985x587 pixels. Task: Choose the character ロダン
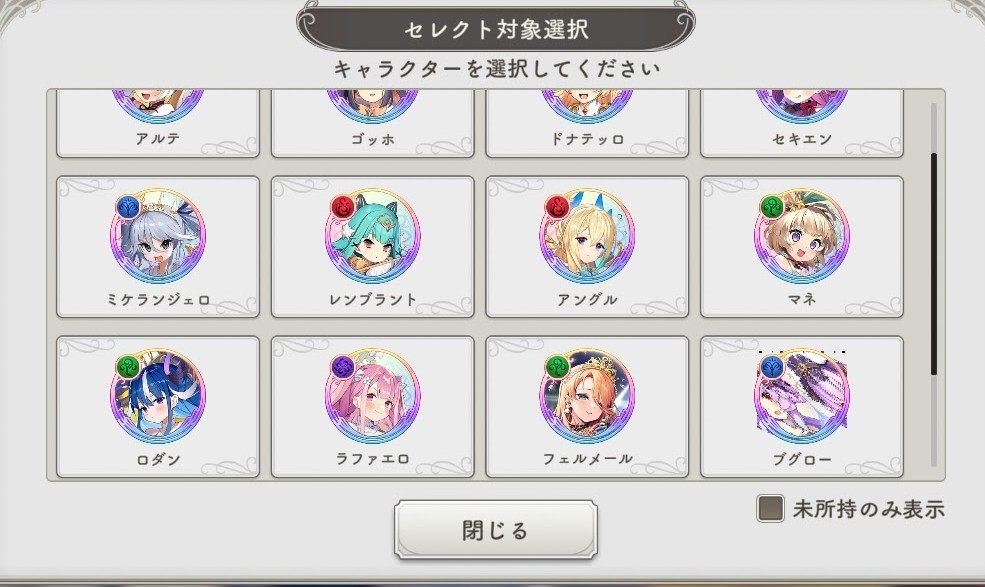coord(157,405)
